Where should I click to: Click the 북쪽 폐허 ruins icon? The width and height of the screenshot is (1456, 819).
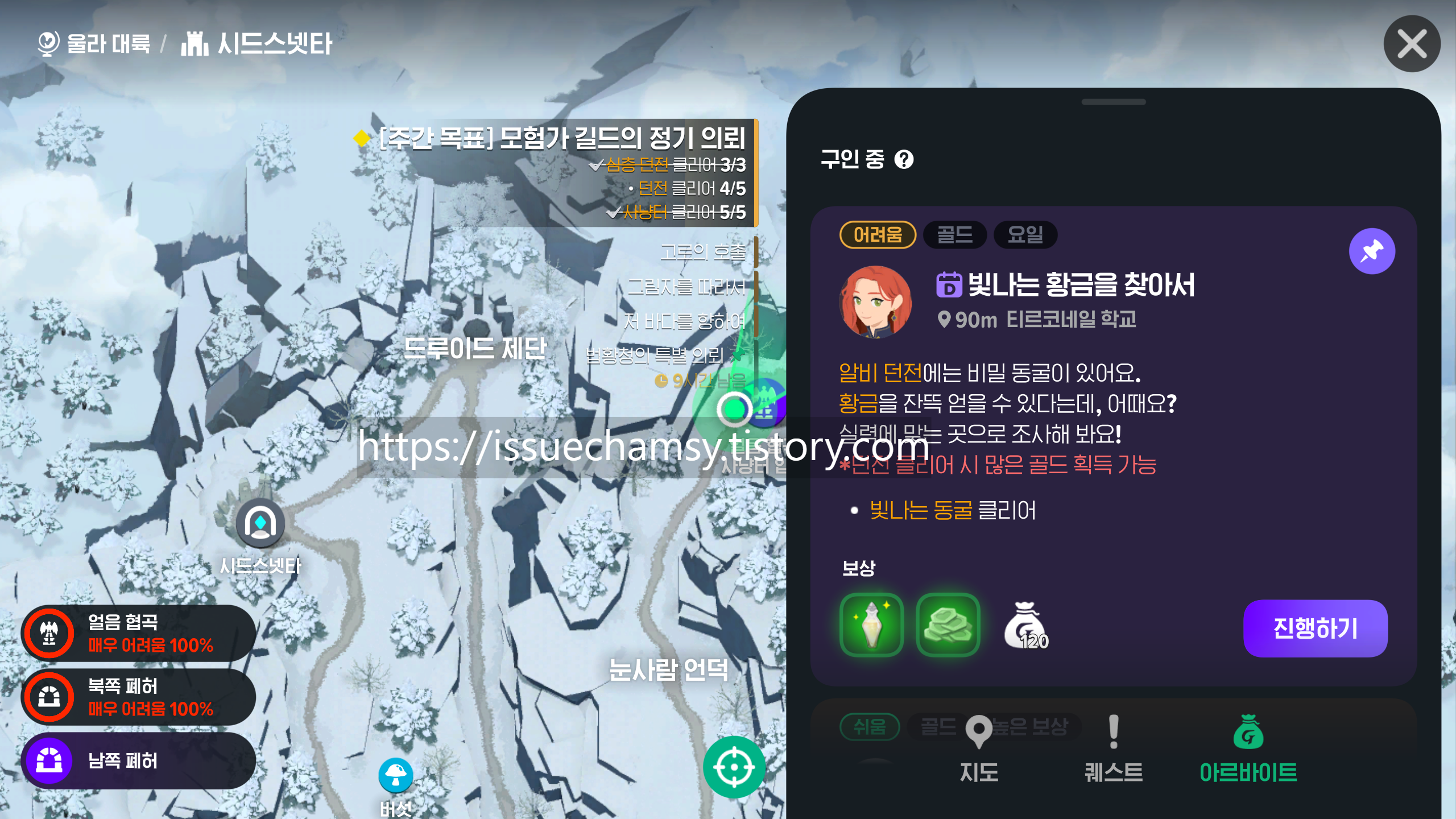50,696
